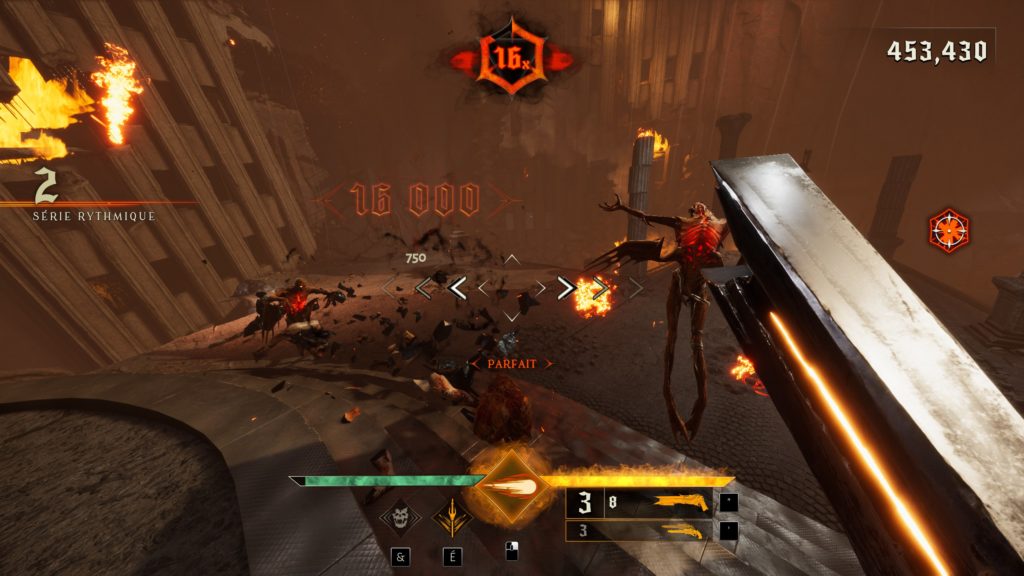Select the shotgun weapon slot
This screenshot has height=576, width=1024.
click(x=640, y=502)
